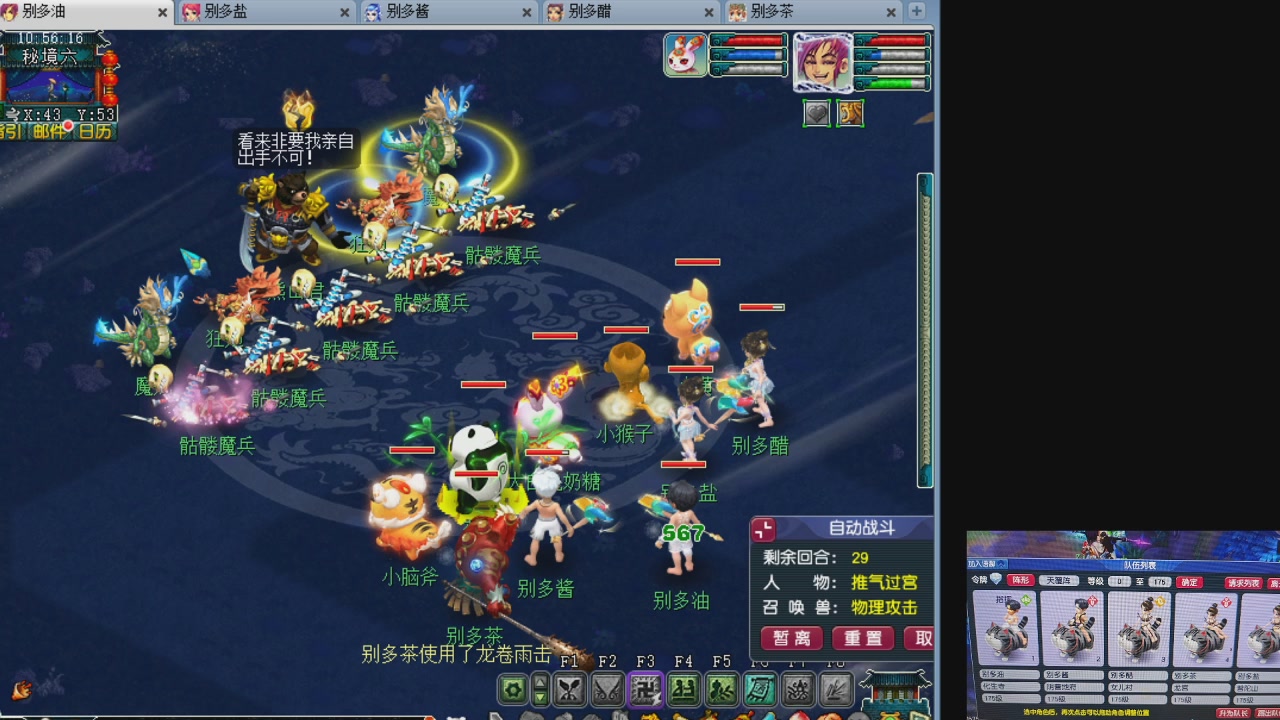Viewport: 1280px width, 720px height.
Task: Click the 175 level input field in team list
Action: coord(1160,582)
